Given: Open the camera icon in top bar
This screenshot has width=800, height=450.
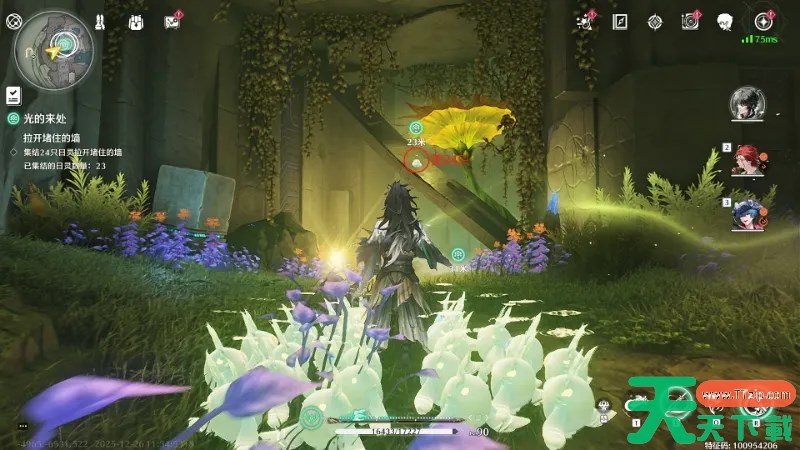Looking at the screenshot, I should (x=689, y=21).
